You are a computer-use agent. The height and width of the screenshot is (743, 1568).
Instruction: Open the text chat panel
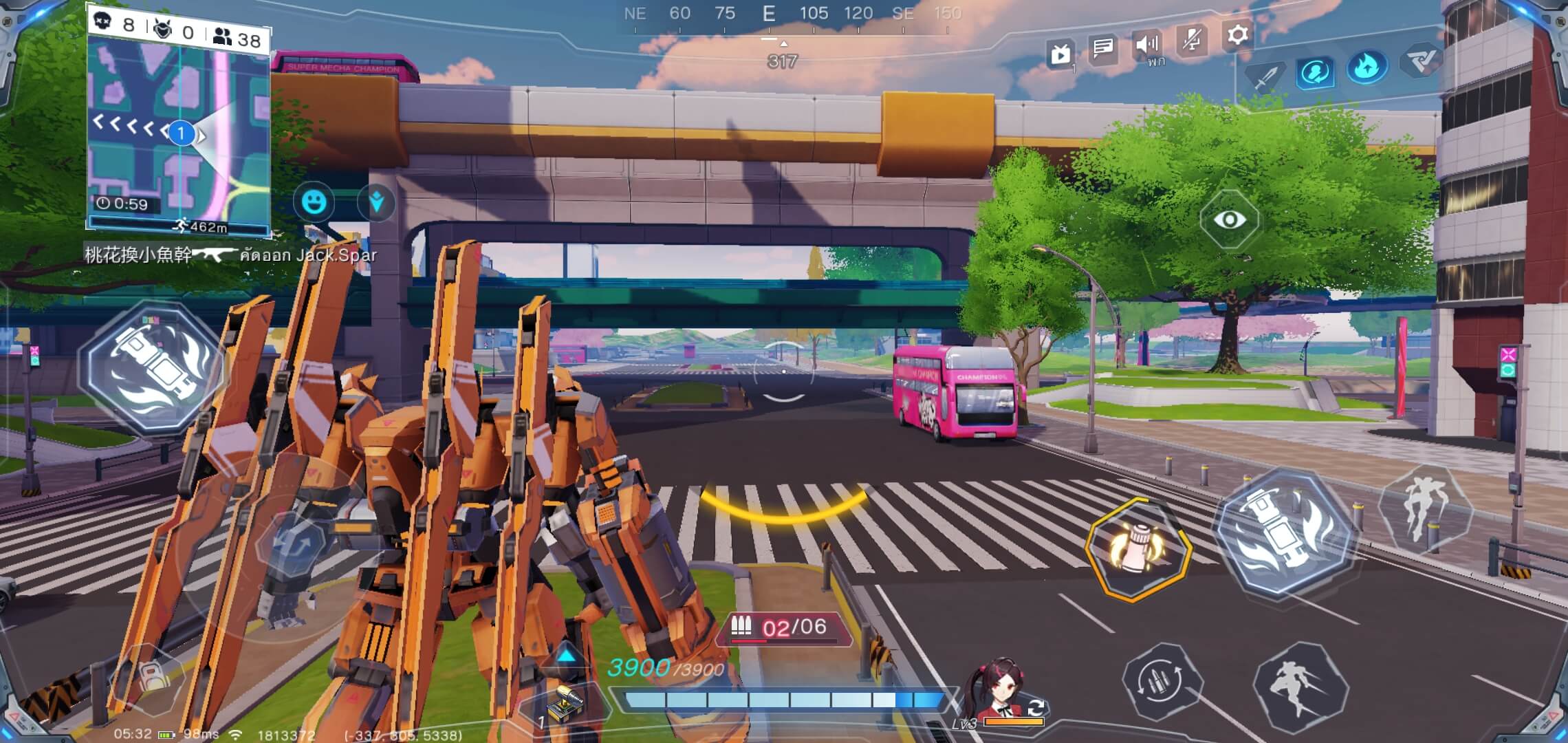1102,48
